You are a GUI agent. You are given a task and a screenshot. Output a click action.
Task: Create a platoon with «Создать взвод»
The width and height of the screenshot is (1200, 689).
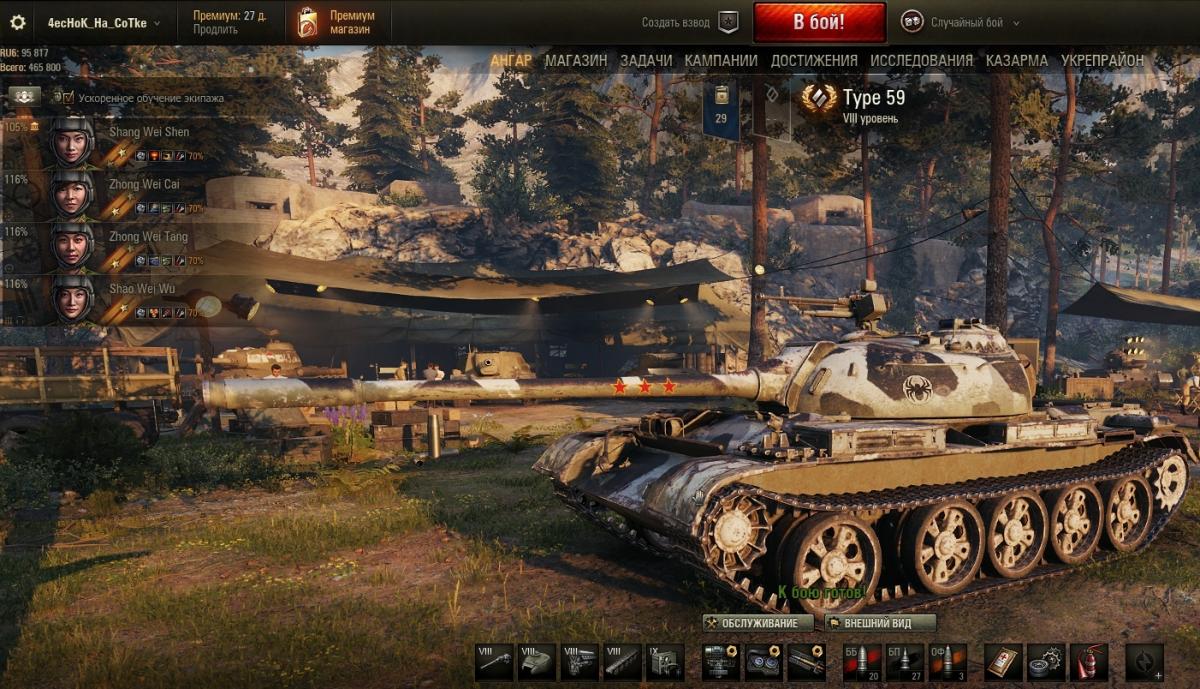pos(688,22)
